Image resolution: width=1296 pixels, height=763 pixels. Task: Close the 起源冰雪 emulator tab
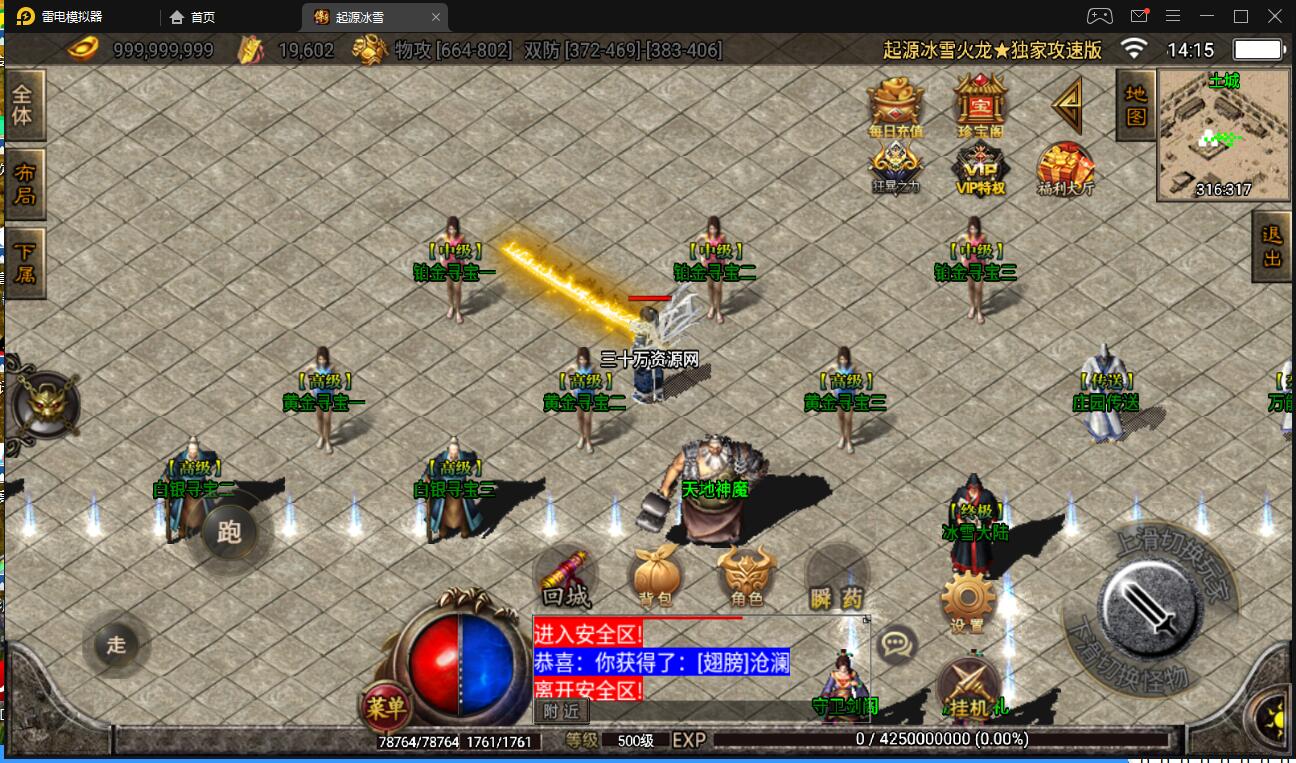click(436, 17)
